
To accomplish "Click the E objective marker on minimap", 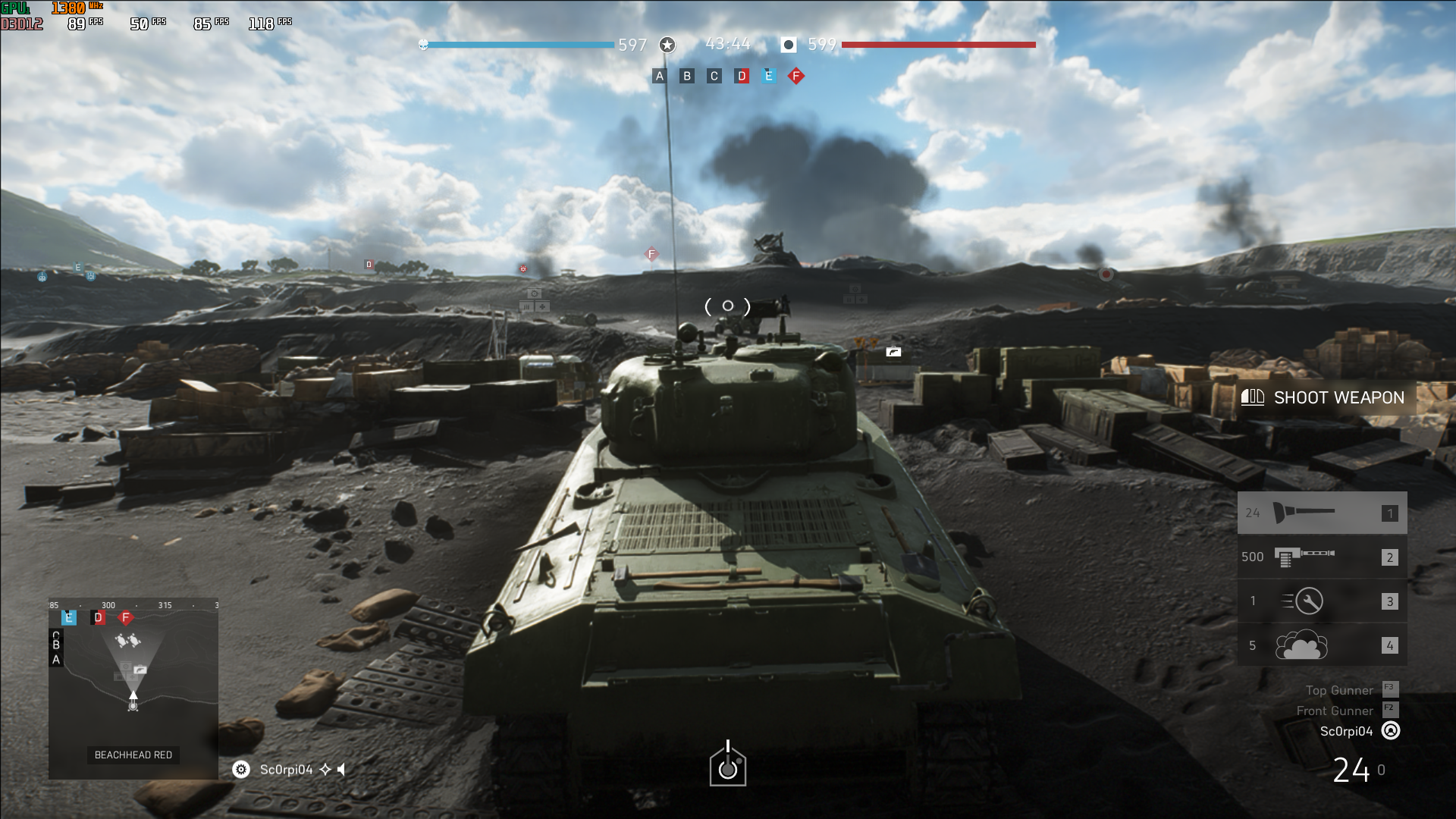I will (x=69, y=617).
